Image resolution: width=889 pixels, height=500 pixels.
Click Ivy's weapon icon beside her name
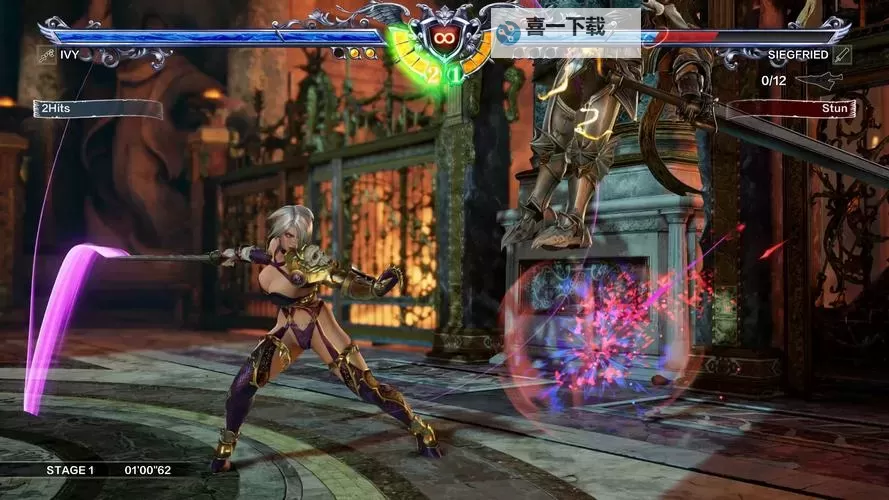click(x=46, y=55)
